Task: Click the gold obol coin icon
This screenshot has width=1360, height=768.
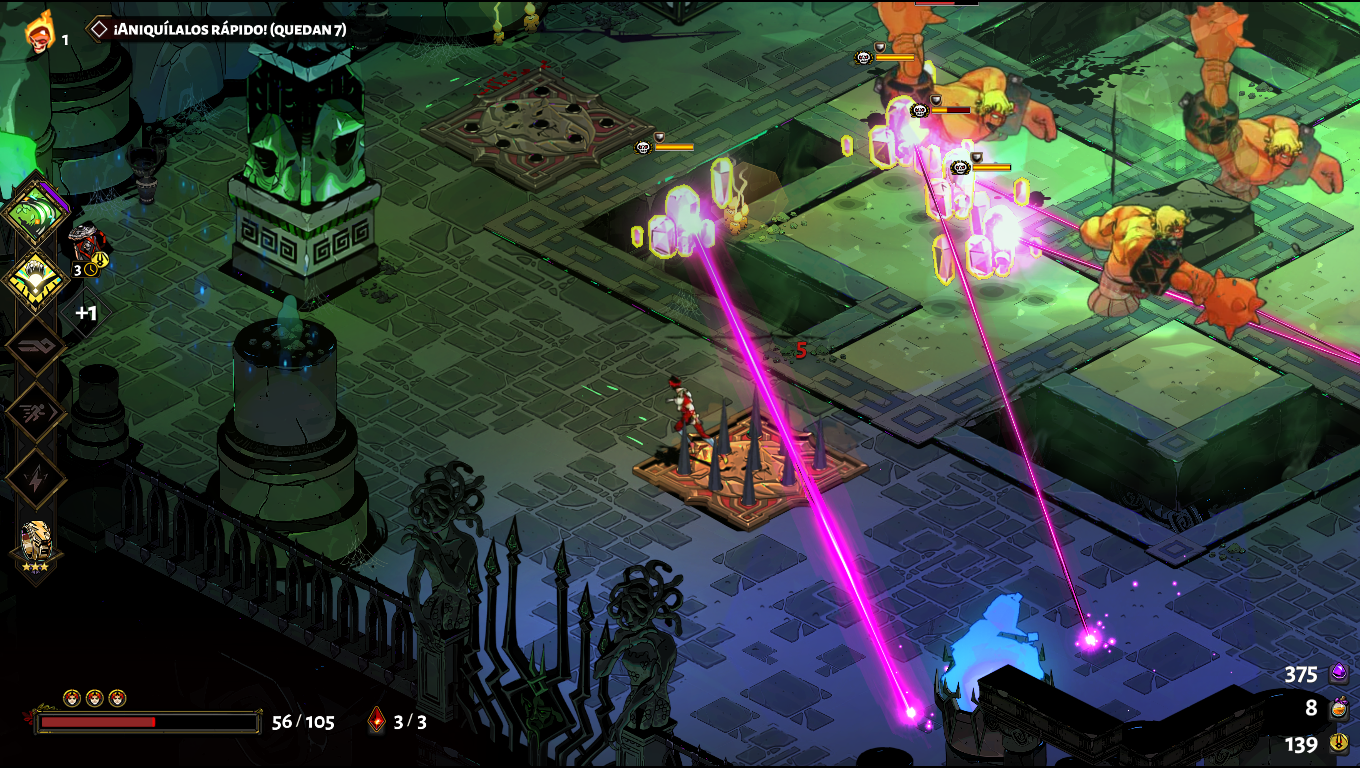Action: click(x=1339, y=744)
